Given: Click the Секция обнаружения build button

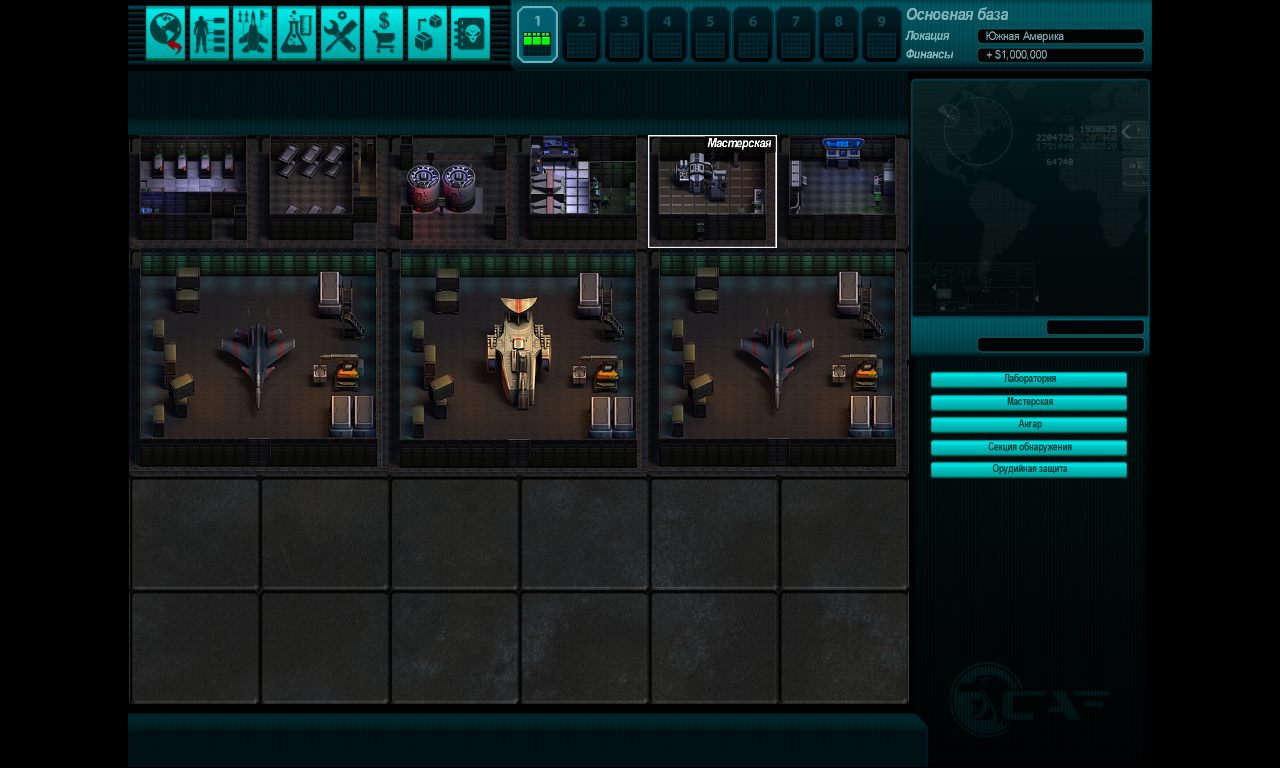Looking at the screenshot, I should coord(1029,447).
